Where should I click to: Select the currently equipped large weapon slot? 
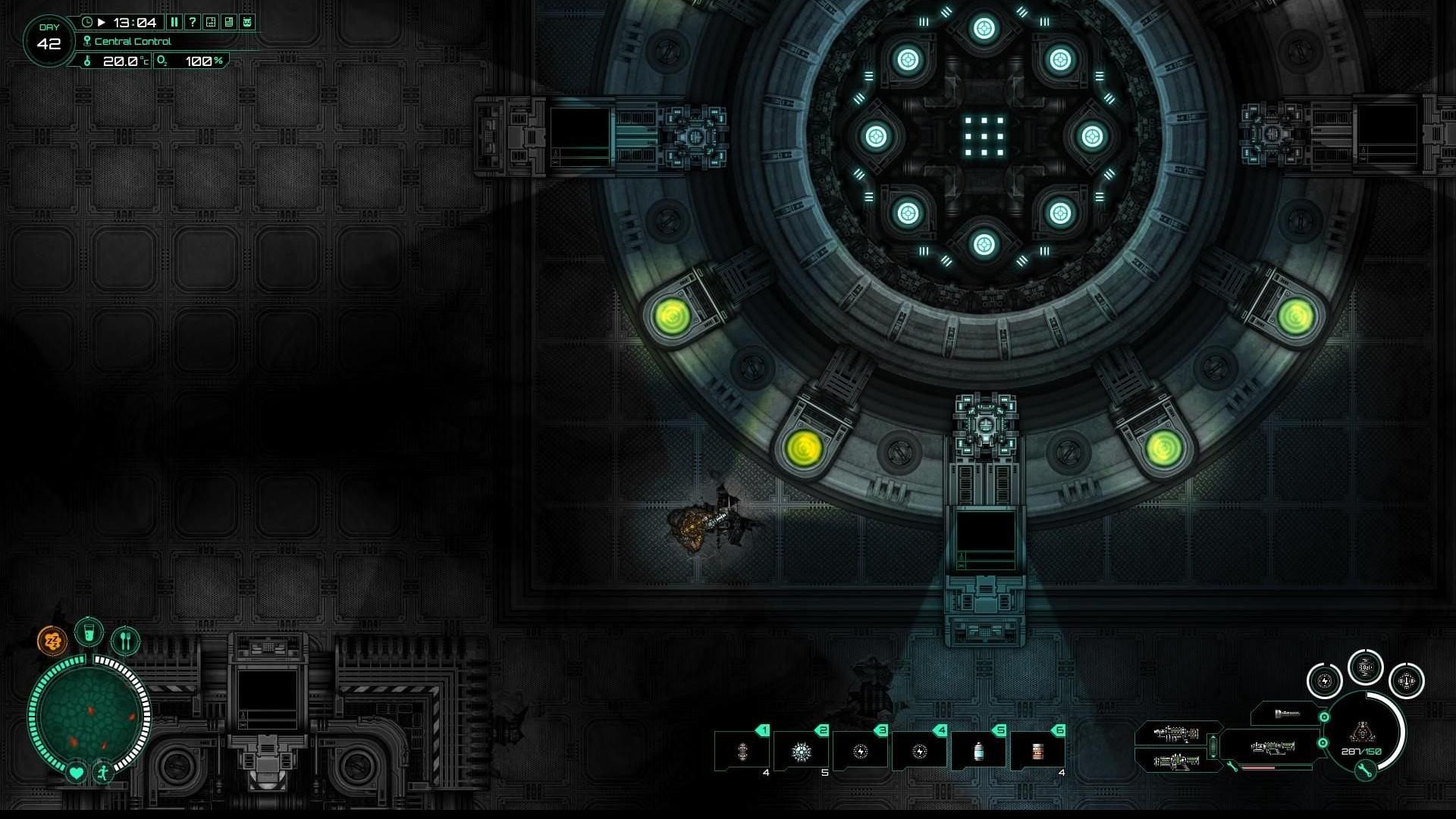(x=1272, y=748)
